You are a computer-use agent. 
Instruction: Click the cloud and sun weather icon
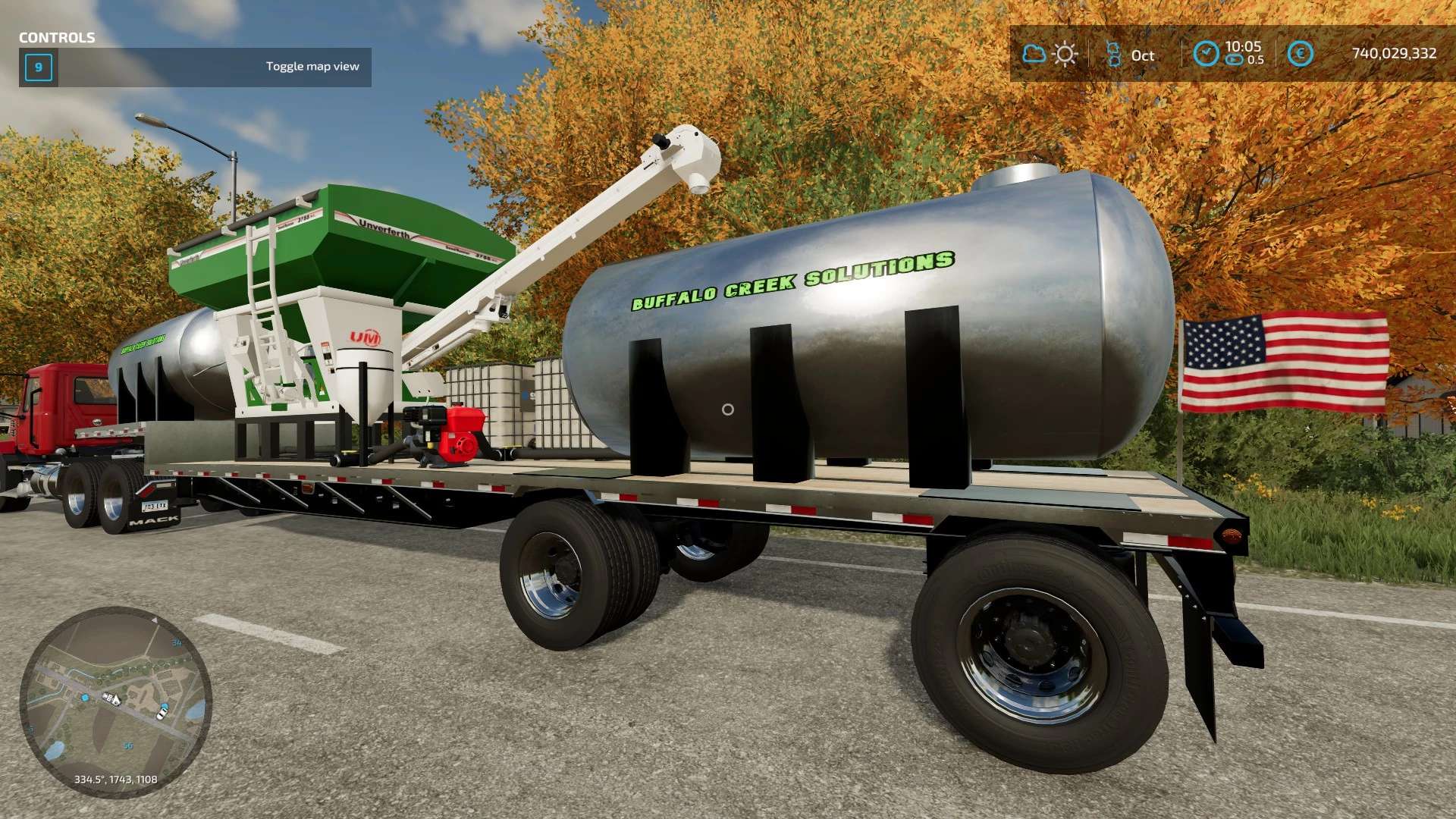pyautogui.click(x=1050, y=54)
